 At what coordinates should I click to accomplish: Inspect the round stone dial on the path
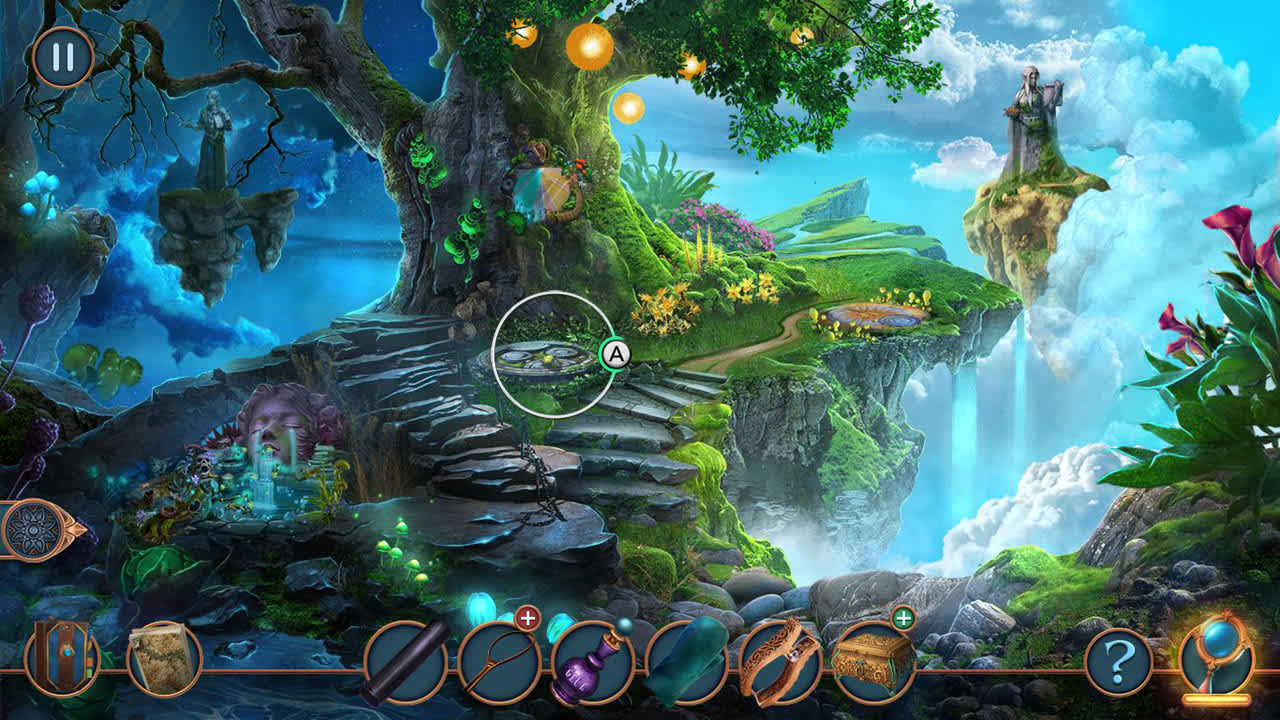coord(545,360)
